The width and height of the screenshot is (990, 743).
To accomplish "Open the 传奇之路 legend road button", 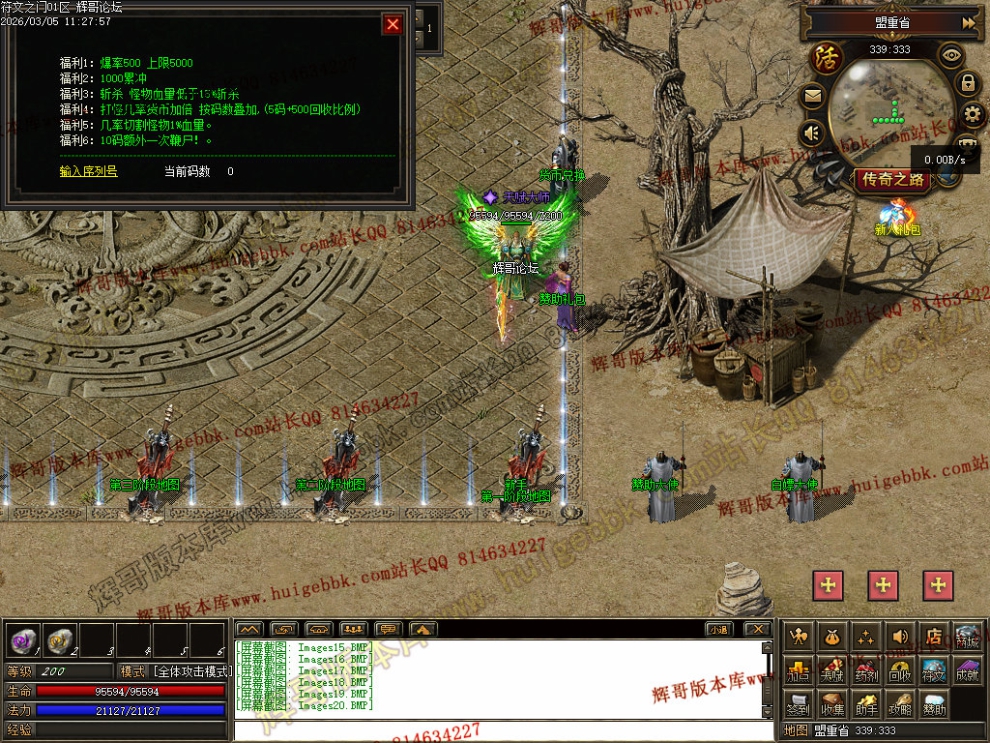I will coord(893,180).
